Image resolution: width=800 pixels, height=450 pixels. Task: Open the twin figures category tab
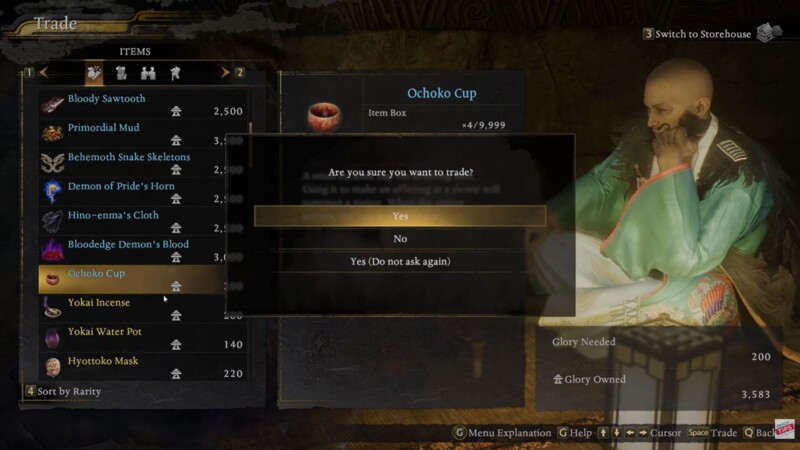click(148, 72)
